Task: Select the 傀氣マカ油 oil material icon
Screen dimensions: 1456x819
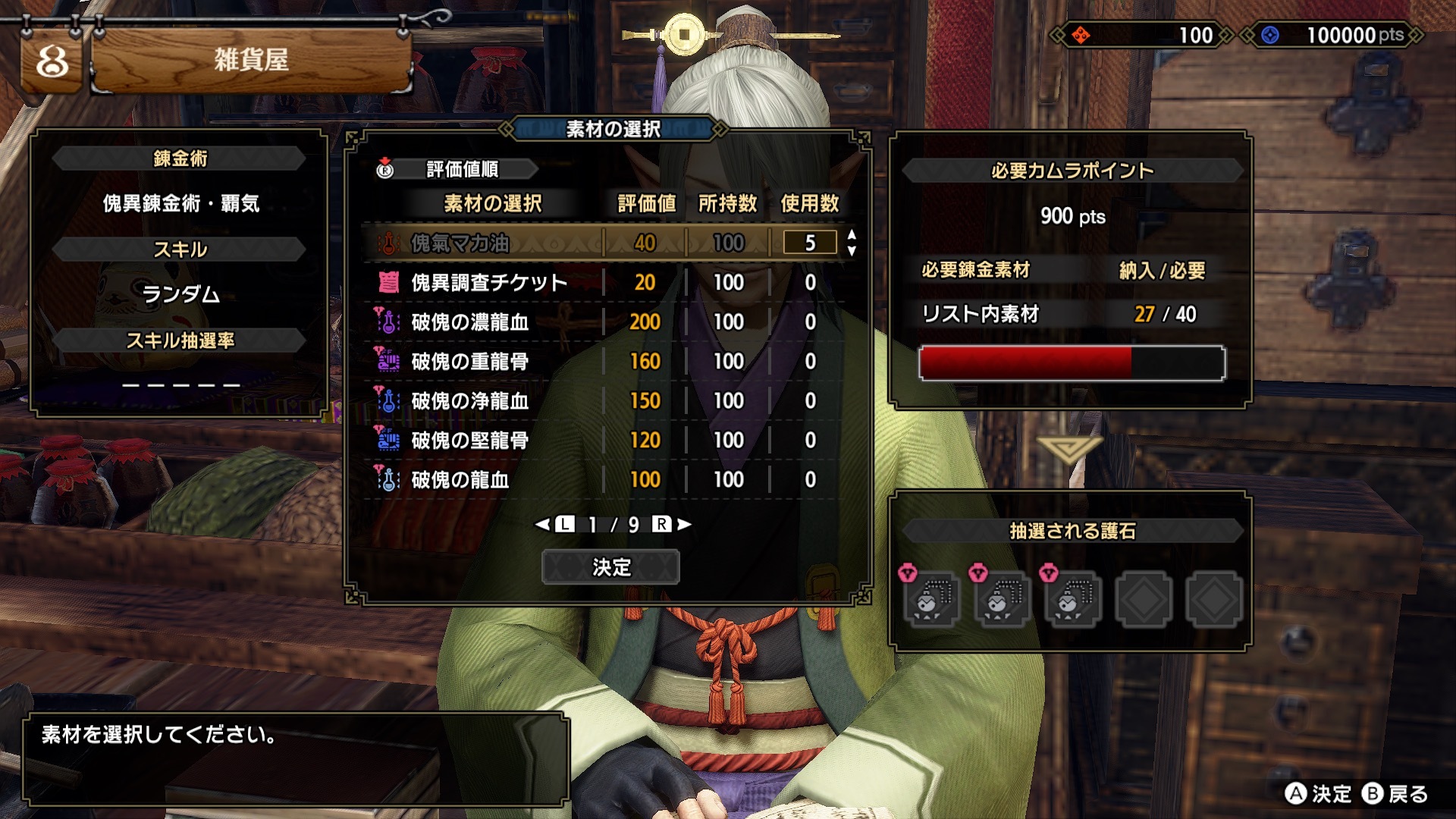Action: coord(387,243)
